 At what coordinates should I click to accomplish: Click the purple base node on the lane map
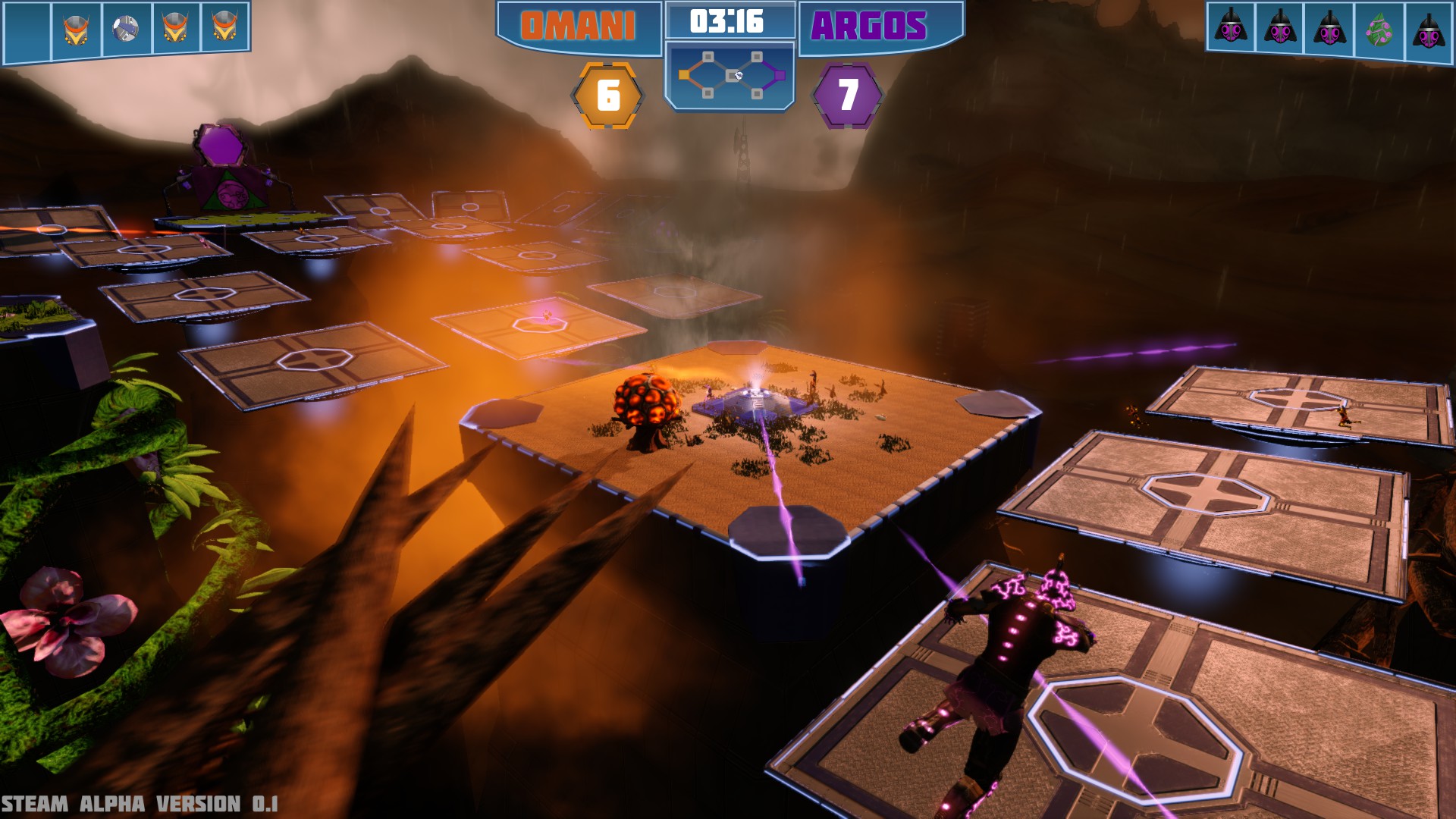click(779, 75)
